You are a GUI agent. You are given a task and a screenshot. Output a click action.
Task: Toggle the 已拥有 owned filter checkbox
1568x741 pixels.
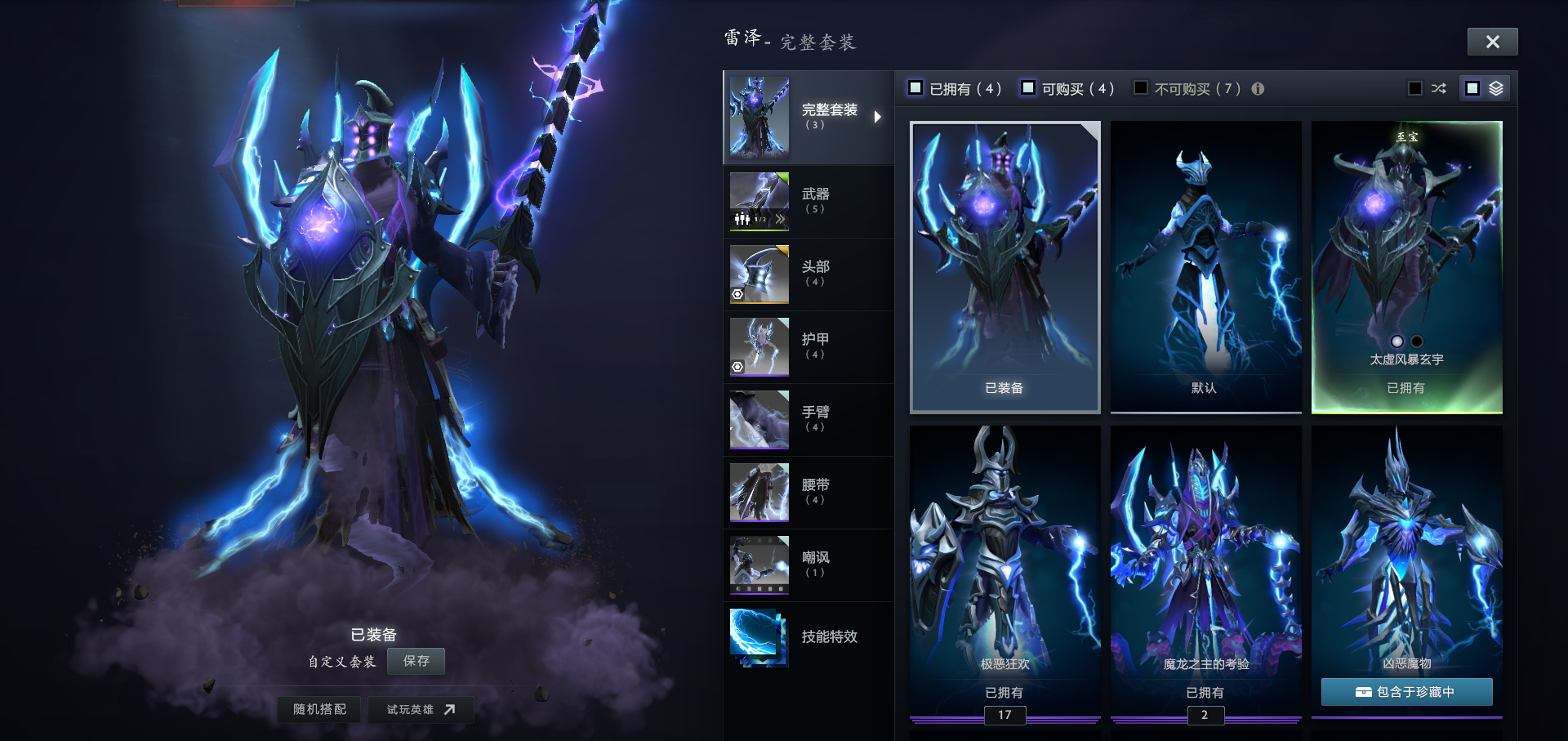[x=915, y=88]
